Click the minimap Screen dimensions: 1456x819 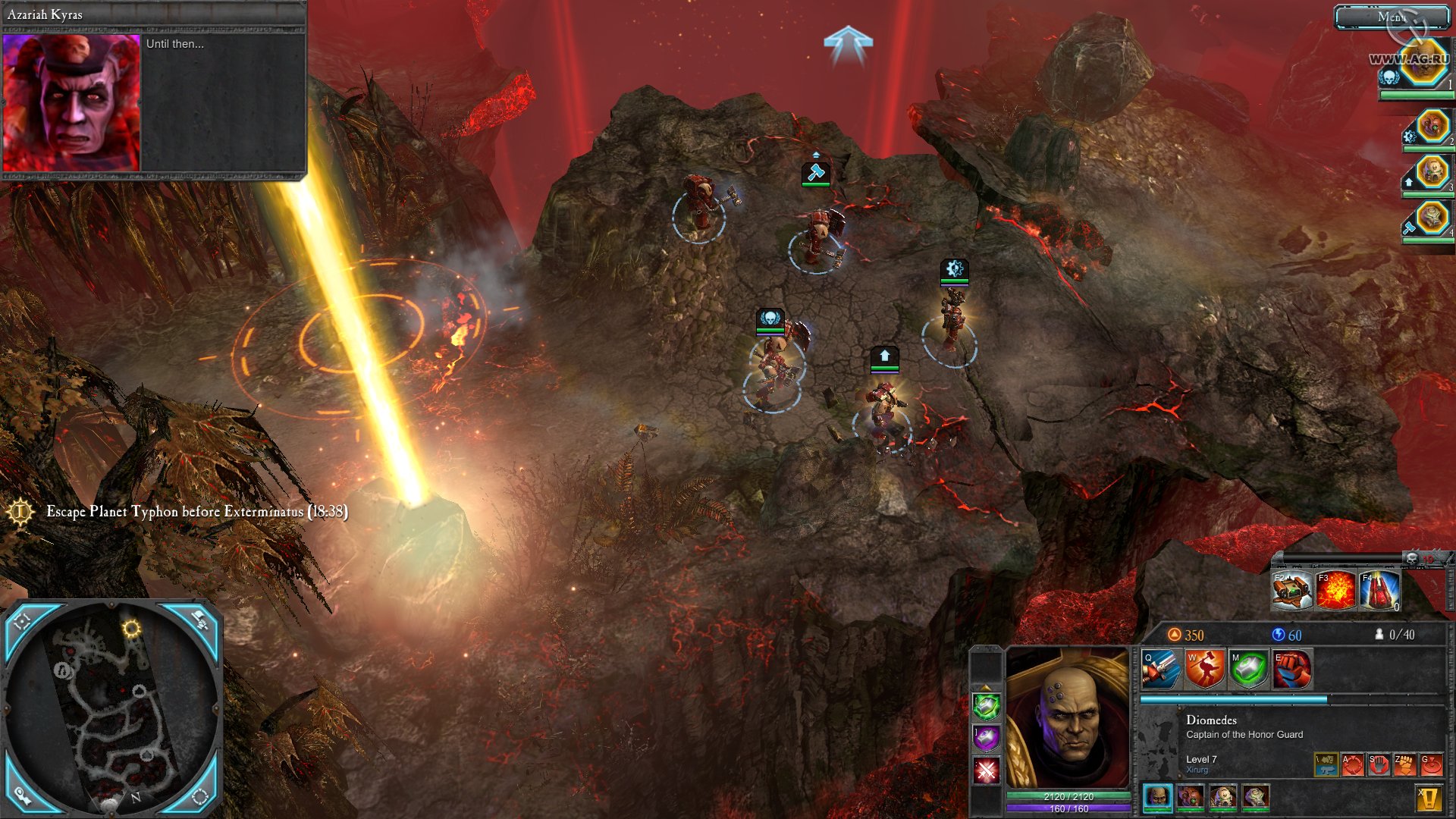pyautogui.click(x=114, y=713)
